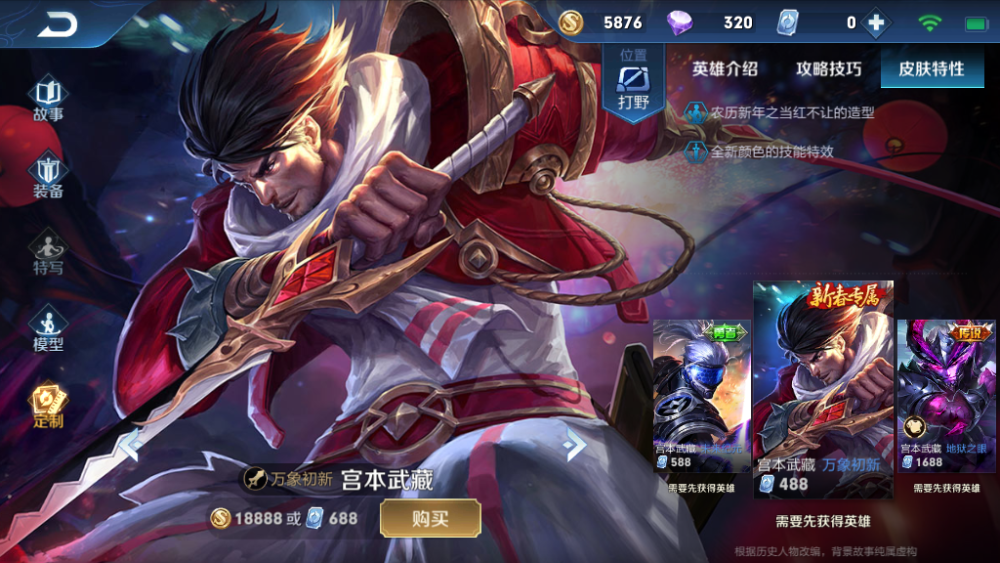Go back using the return arrow
Image resolution: width=1000 pixels, height=563 pixels.
pyautogui.click(x=57, y=24)
